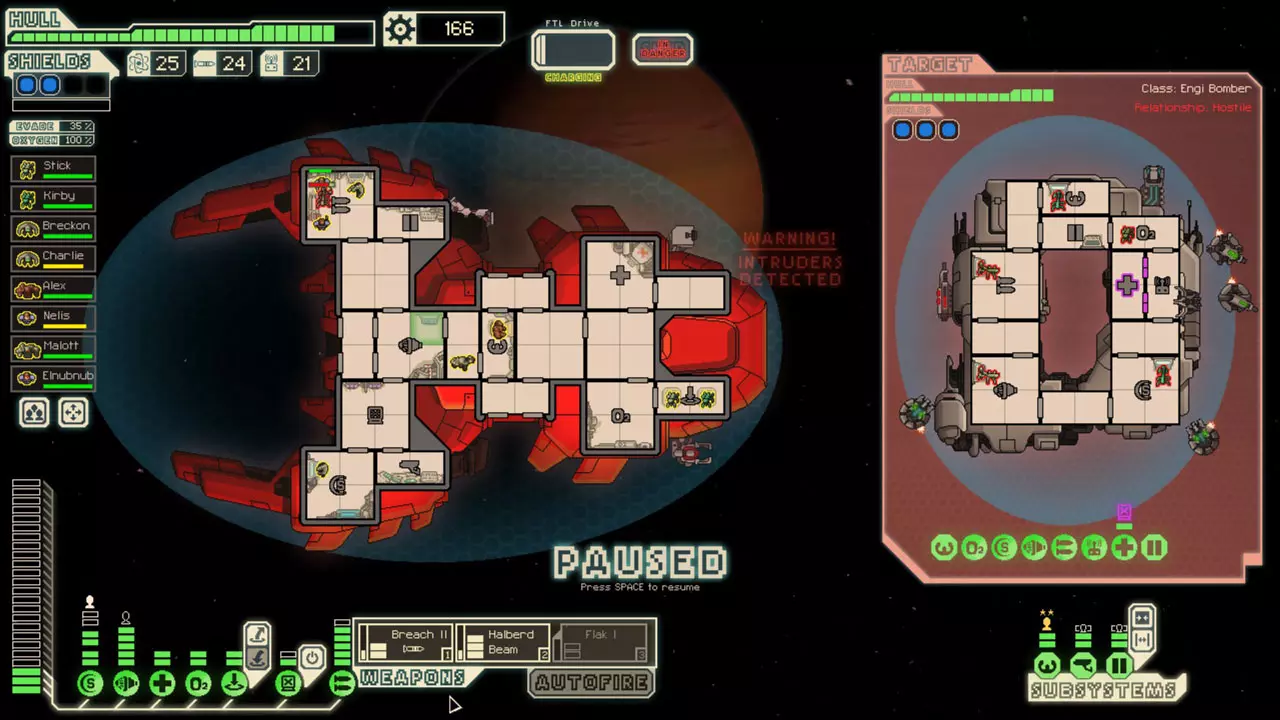This screenshot has height=720, width=1280.
Task: Activate the teleporter send-crew button
Action: (x=257, y=634)
